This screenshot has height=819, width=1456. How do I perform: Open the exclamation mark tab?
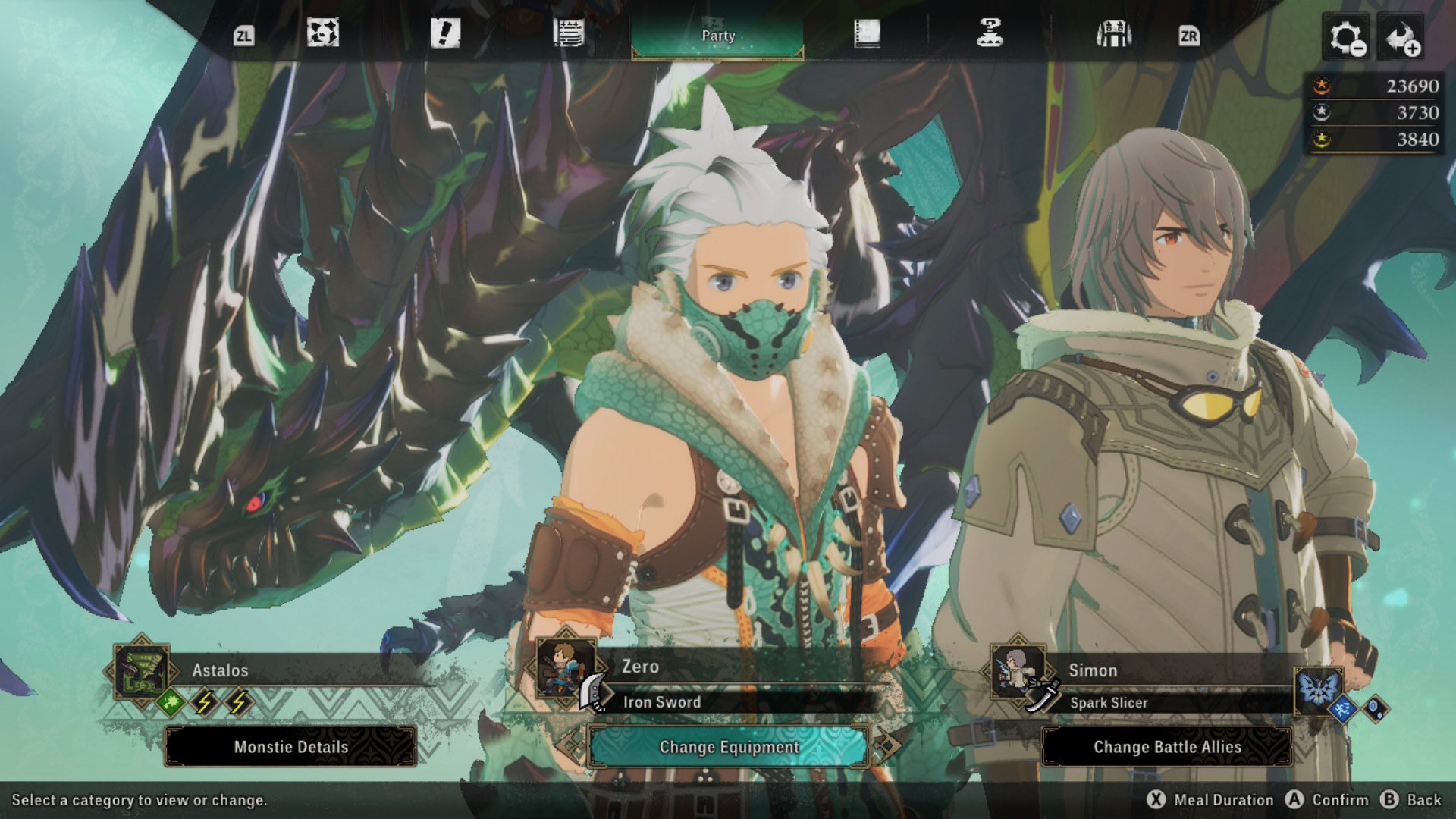click(445, 34)
